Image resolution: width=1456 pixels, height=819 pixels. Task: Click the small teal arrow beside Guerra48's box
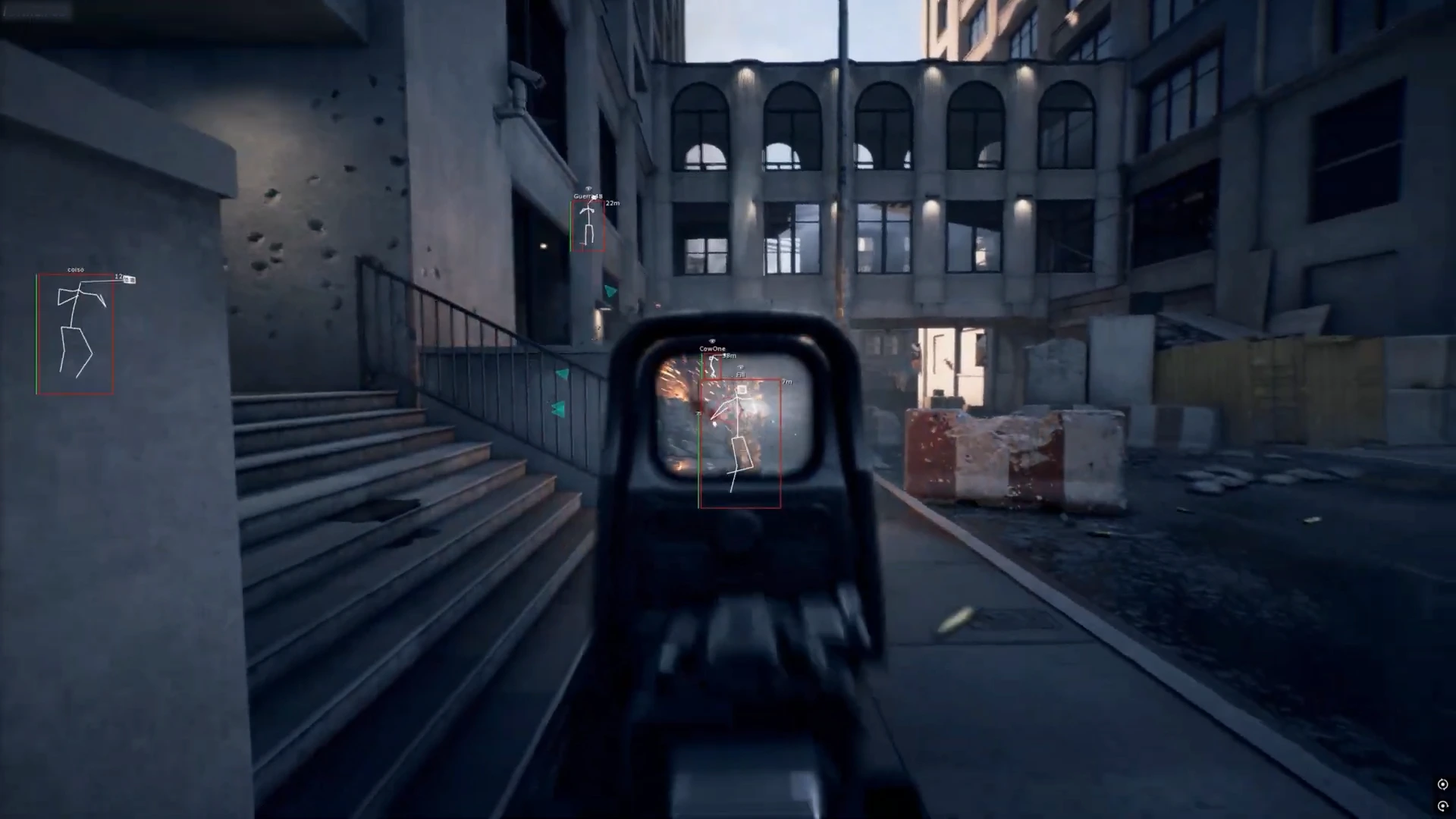[x=610, y=292]
